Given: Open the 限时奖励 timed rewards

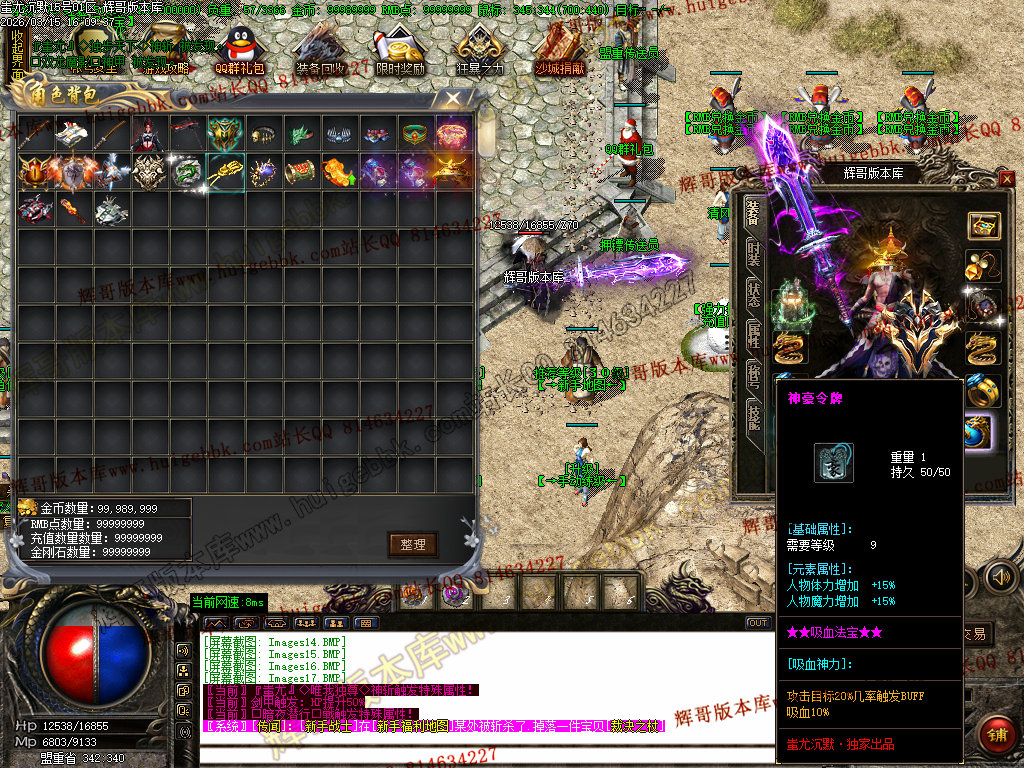Looking at the screenshot, I should point(401,51).
